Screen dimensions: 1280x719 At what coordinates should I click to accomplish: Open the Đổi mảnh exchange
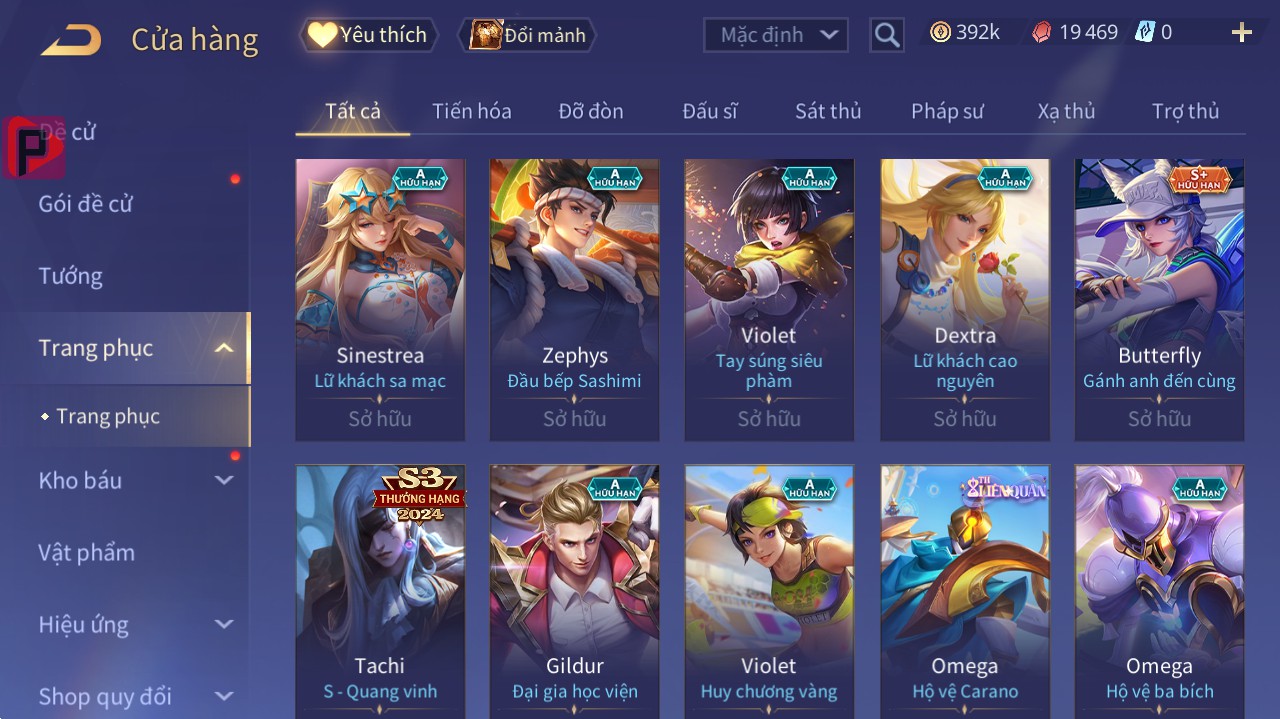(527, 35)
